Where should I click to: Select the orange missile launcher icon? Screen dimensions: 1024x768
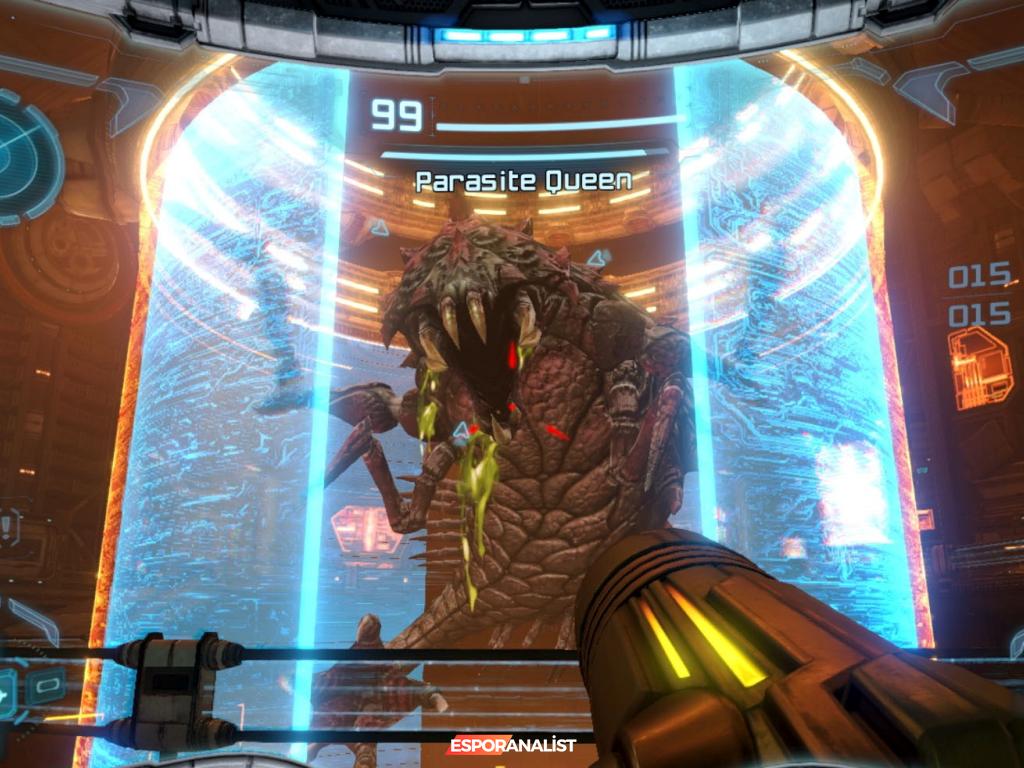pyautogui.click(x=980, y=368)
